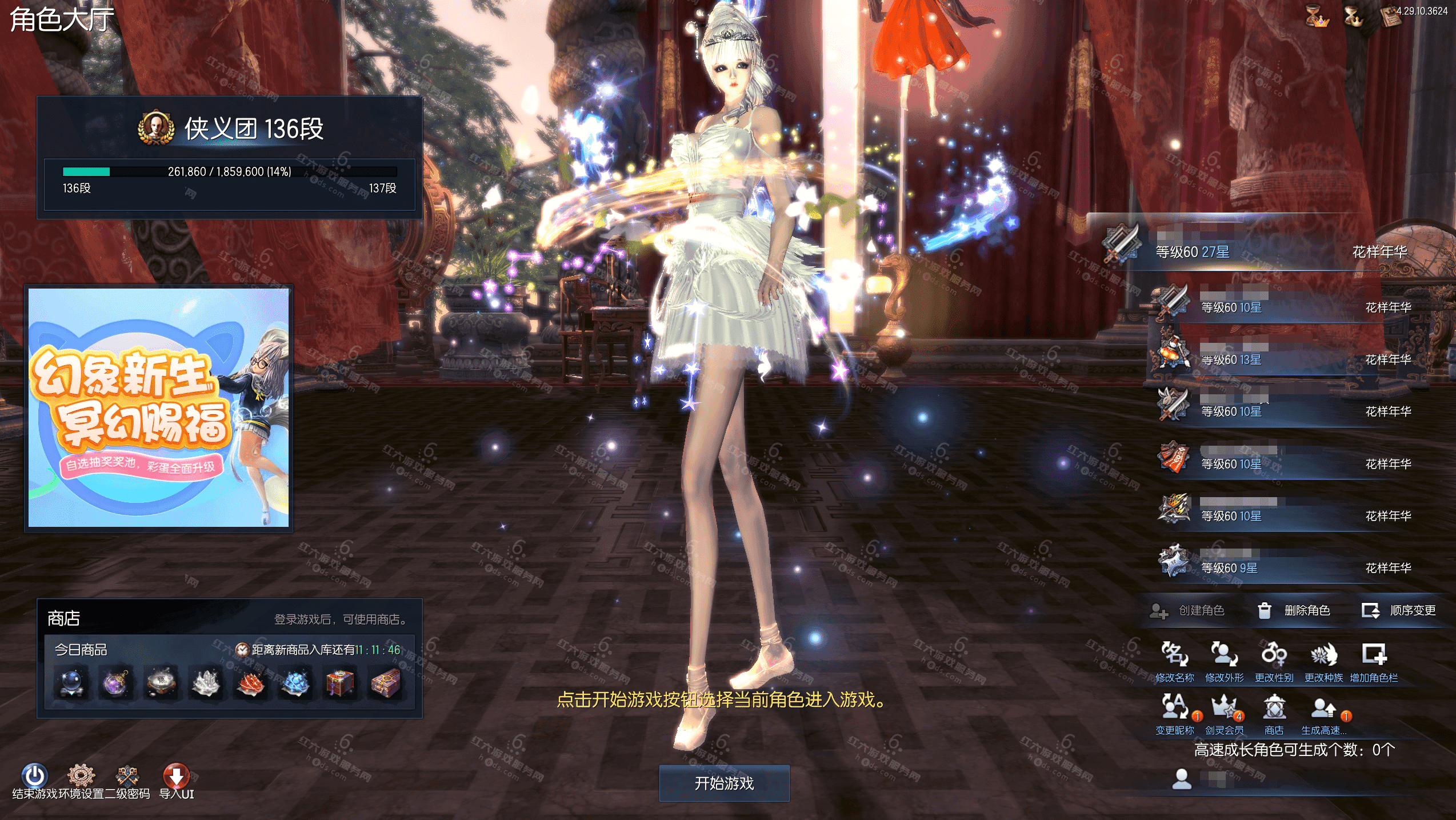Start the game with 开始游戏 button
Viewport: 1456px width, 820px height.
[724, 783]
